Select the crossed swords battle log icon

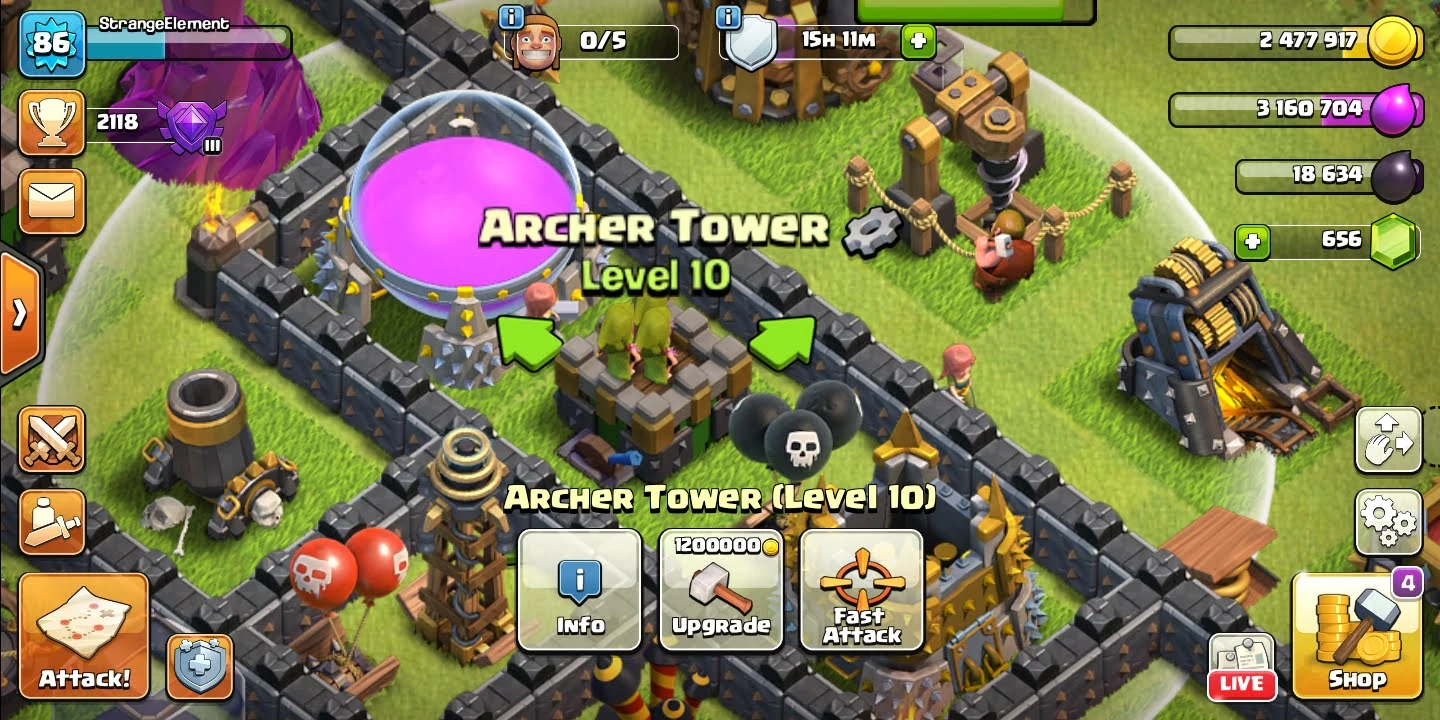pos(51,440)
